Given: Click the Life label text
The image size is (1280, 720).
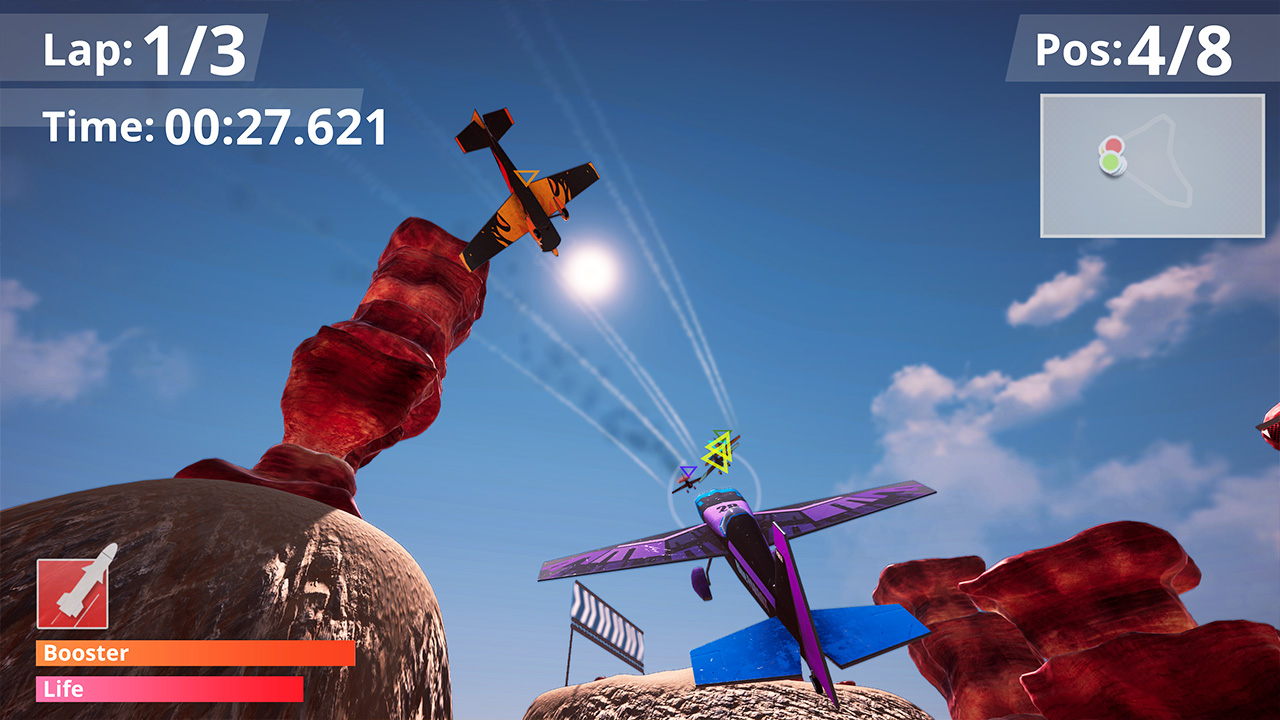Looking at the screenshot, I should pos(62,689).
